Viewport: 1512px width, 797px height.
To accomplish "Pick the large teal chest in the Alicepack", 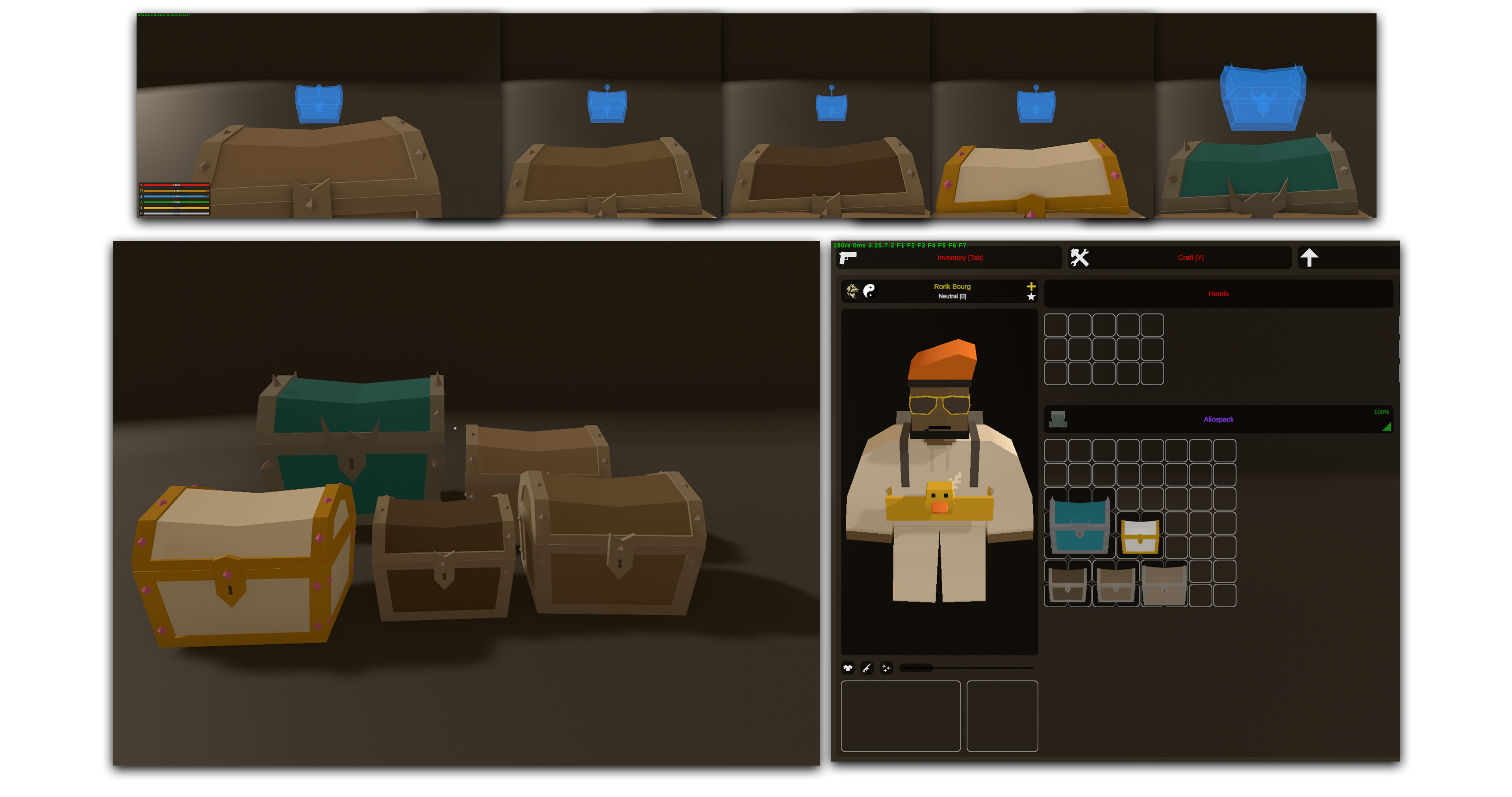I will click(1079, 524).
